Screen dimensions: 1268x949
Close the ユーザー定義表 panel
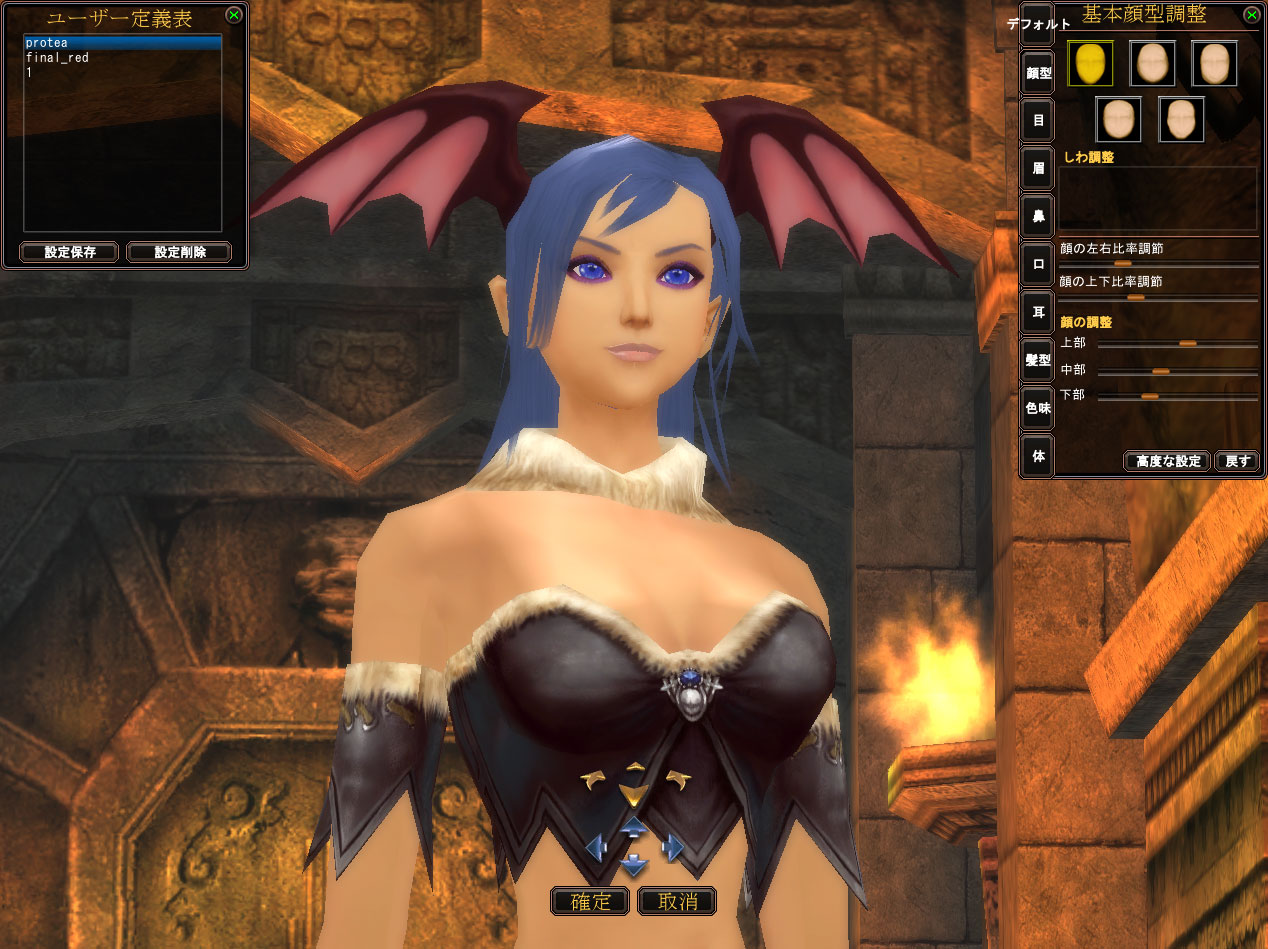click(x=233, y=15)
